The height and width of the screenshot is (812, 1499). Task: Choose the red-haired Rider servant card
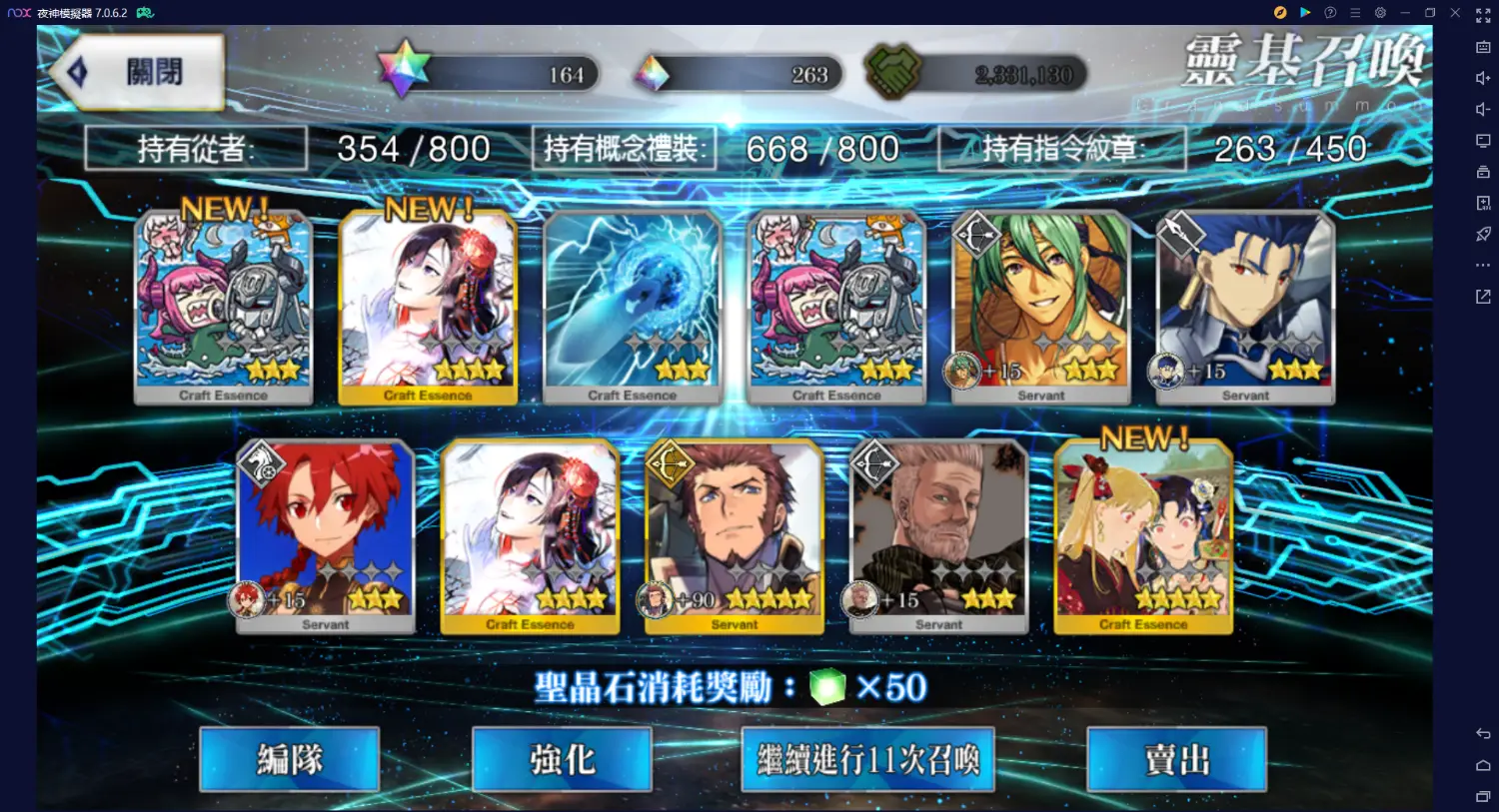coord(326,535)
